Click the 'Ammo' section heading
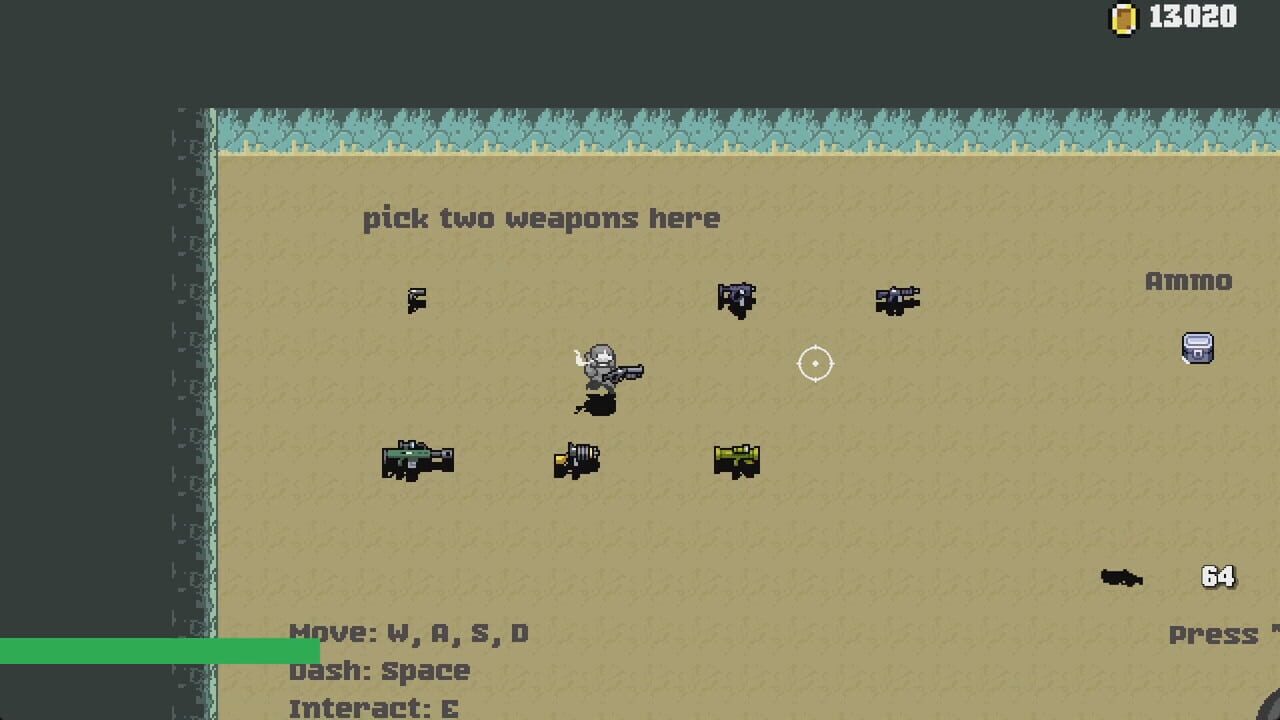 coord(1189,281)
